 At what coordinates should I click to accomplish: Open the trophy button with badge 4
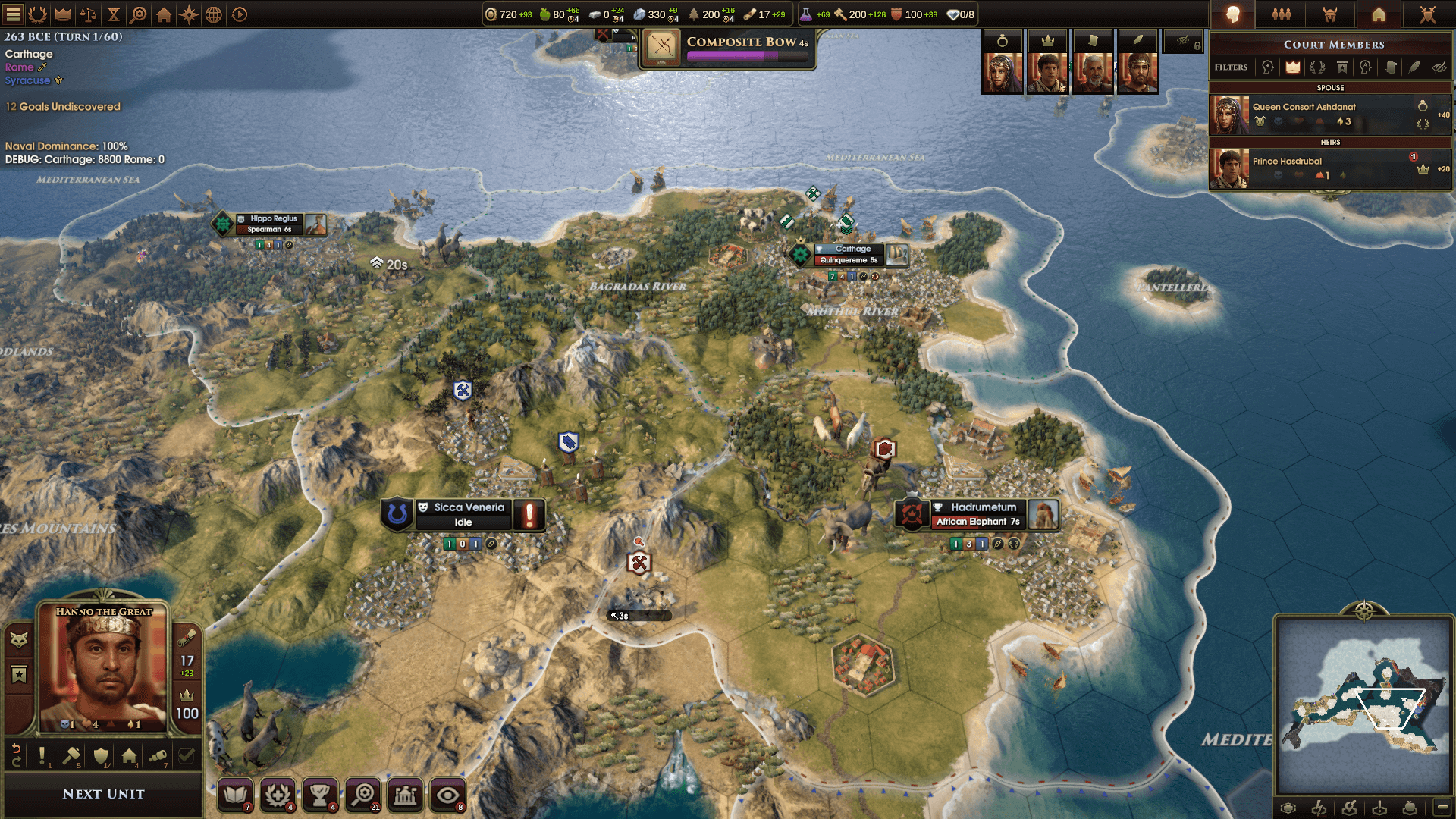tap(320, 795)
